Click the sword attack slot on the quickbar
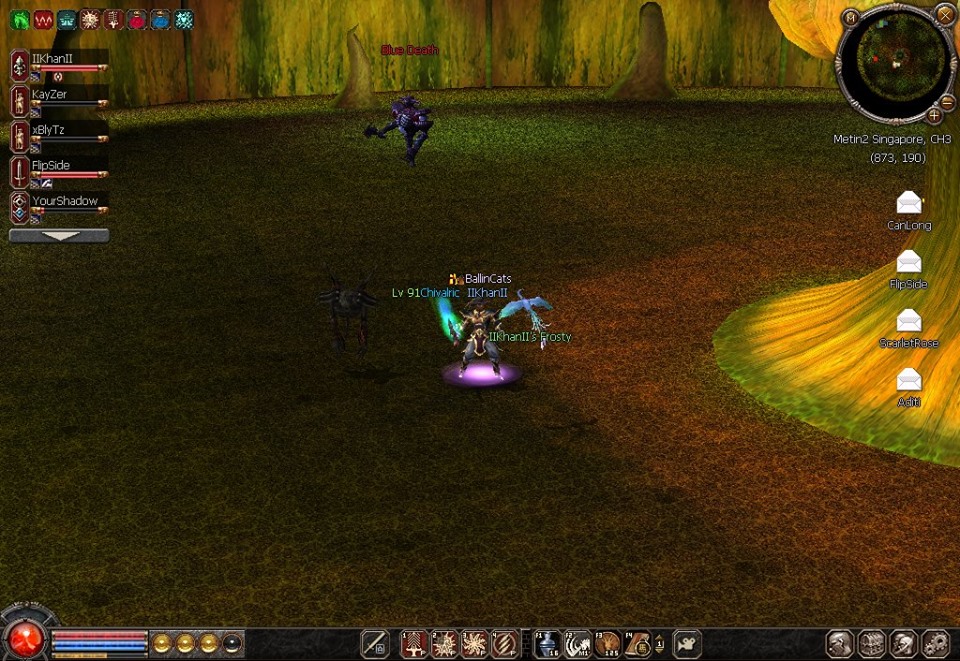Image resolution: width=960 pixels, height=661 pixels. [375, 643]
